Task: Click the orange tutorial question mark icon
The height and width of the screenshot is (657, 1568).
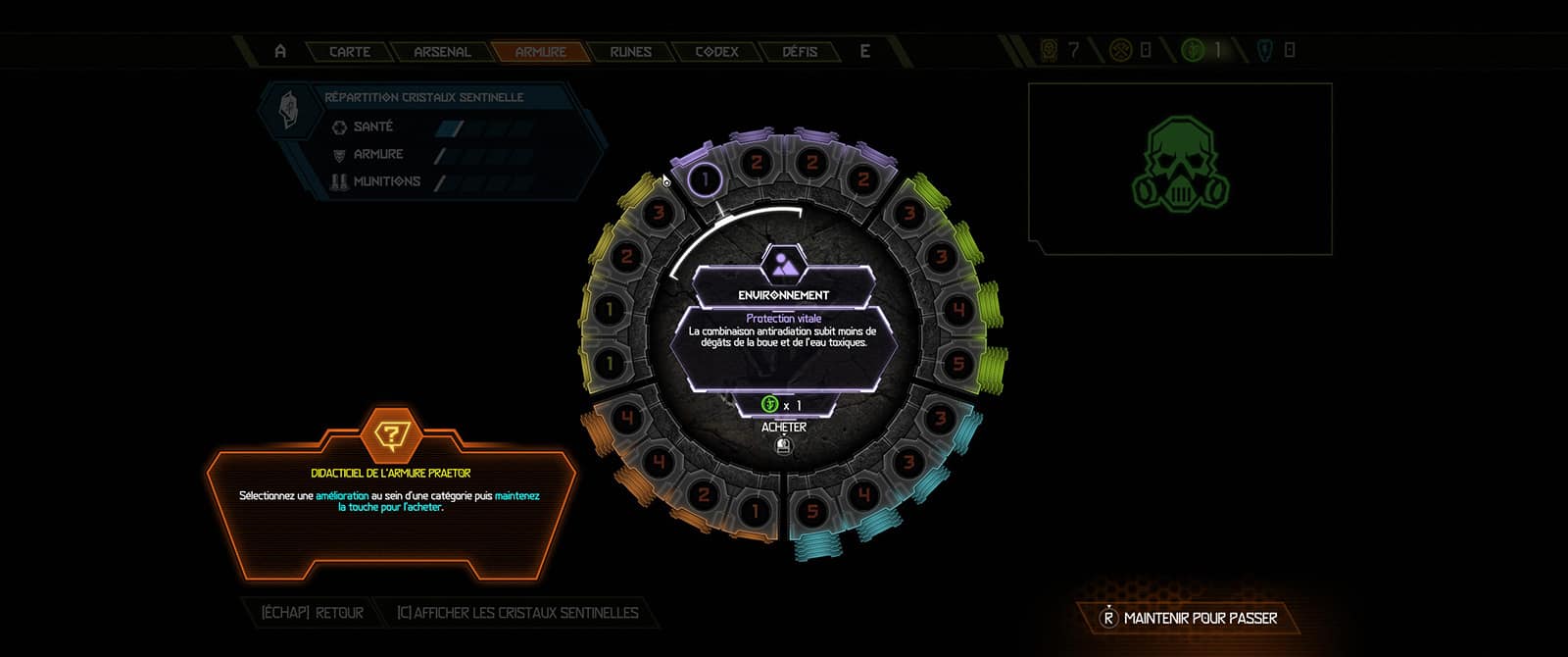Action: coord(391,436)
